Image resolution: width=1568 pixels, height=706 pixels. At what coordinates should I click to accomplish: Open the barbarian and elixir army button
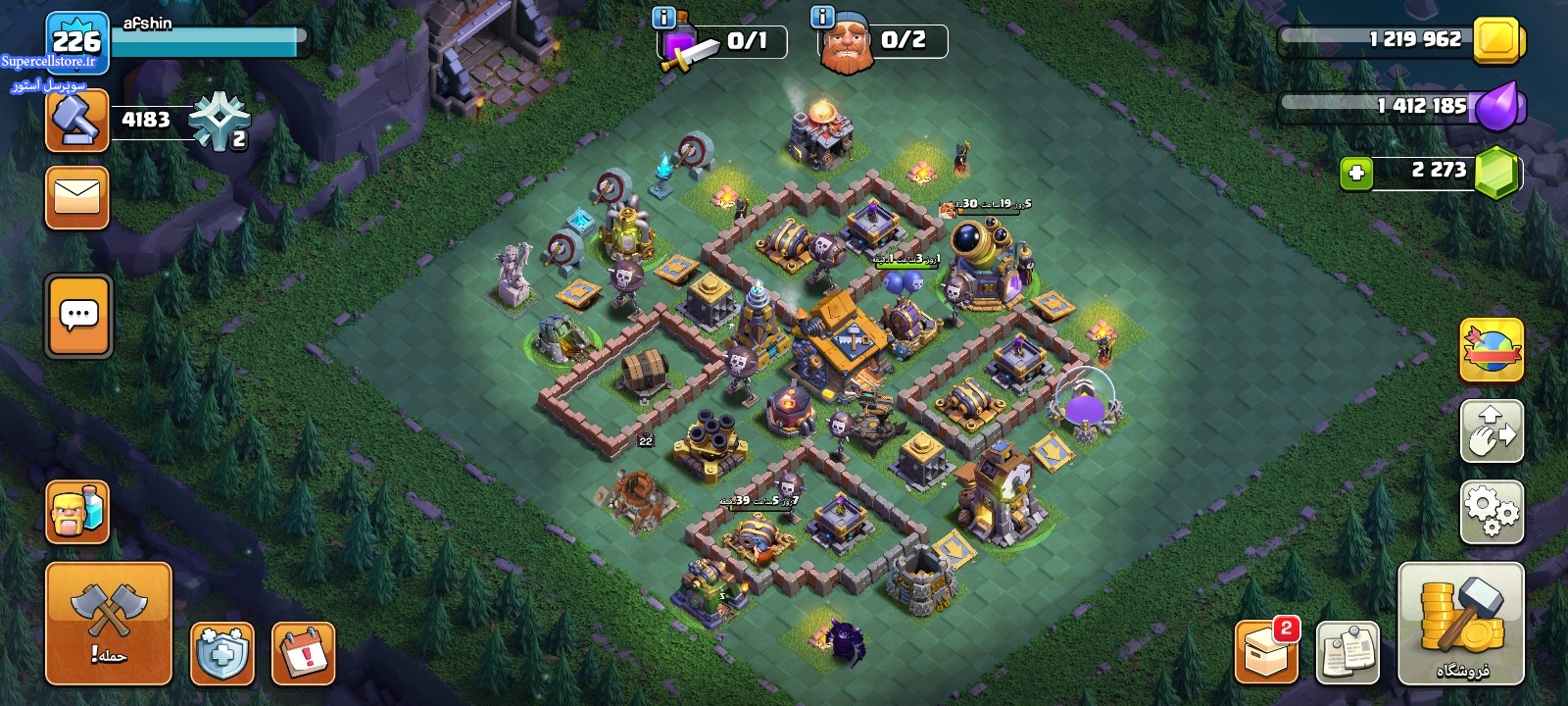coord(77,512)
